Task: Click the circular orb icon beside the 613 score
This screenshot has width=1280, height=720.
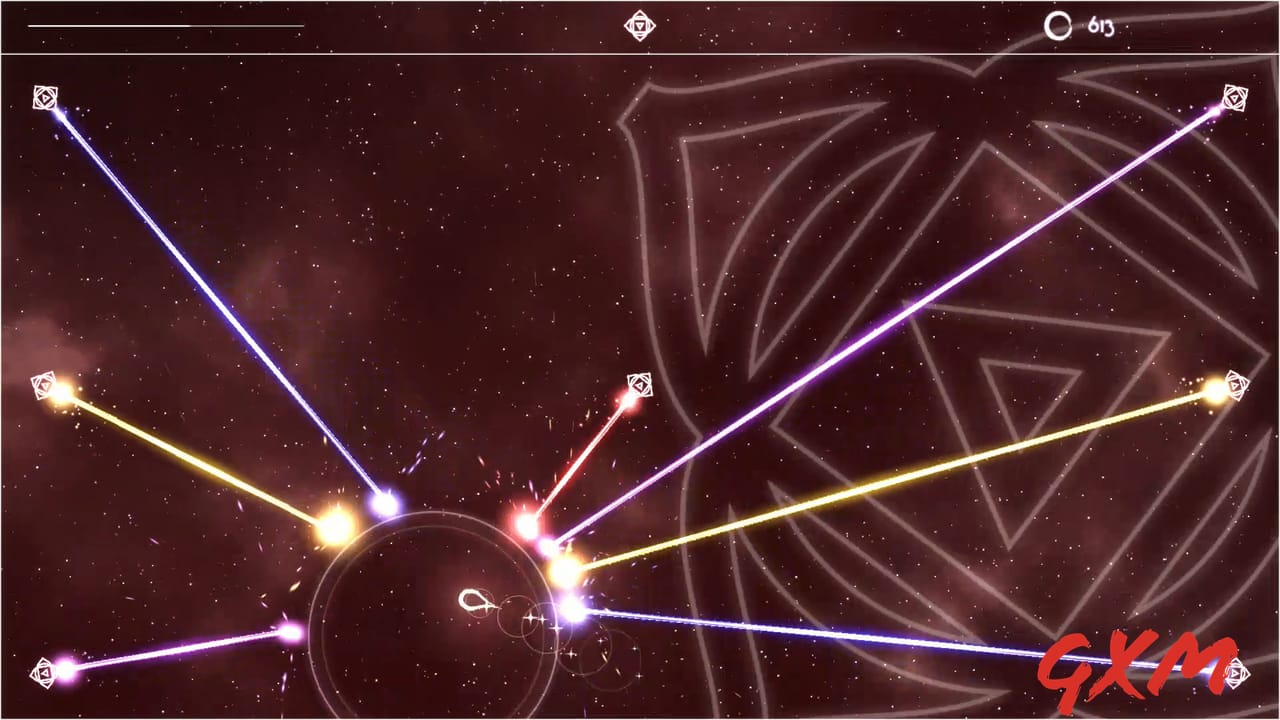Action: pyautogui.click(x=1058, y=27)
